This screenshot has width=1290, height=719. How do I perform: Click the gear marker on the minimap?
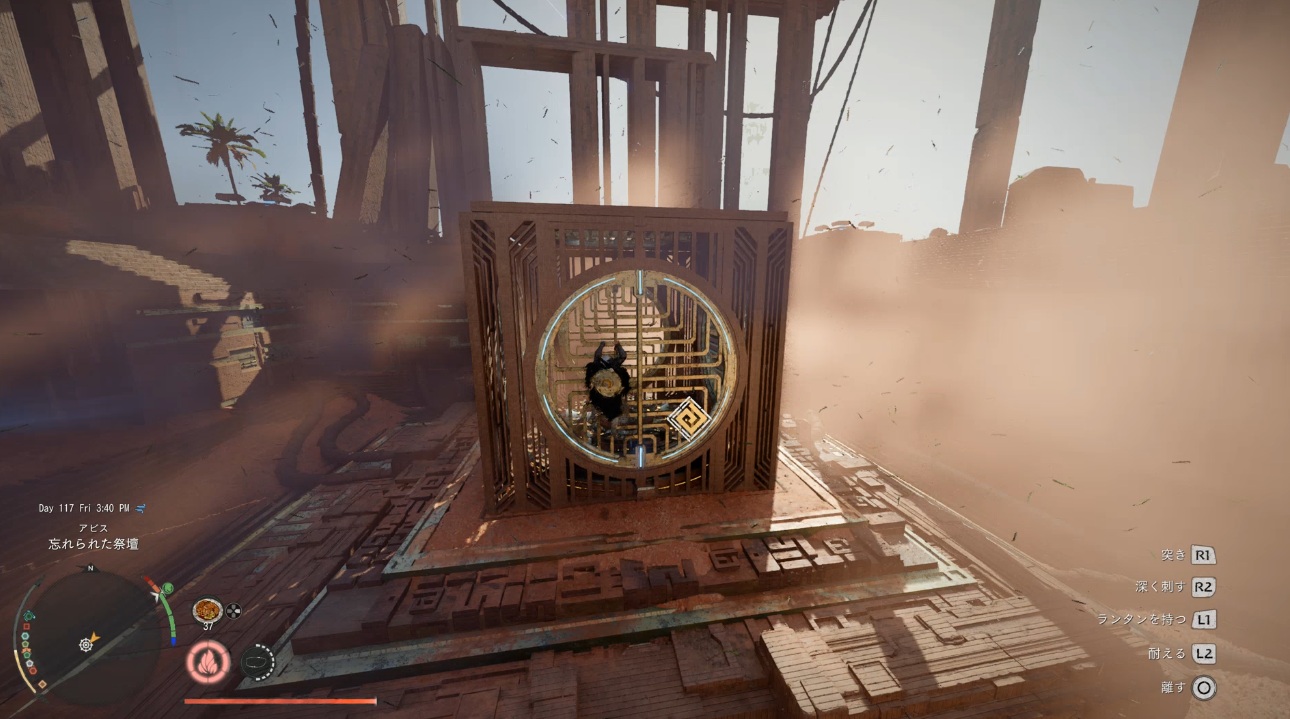tap(86, 645)
